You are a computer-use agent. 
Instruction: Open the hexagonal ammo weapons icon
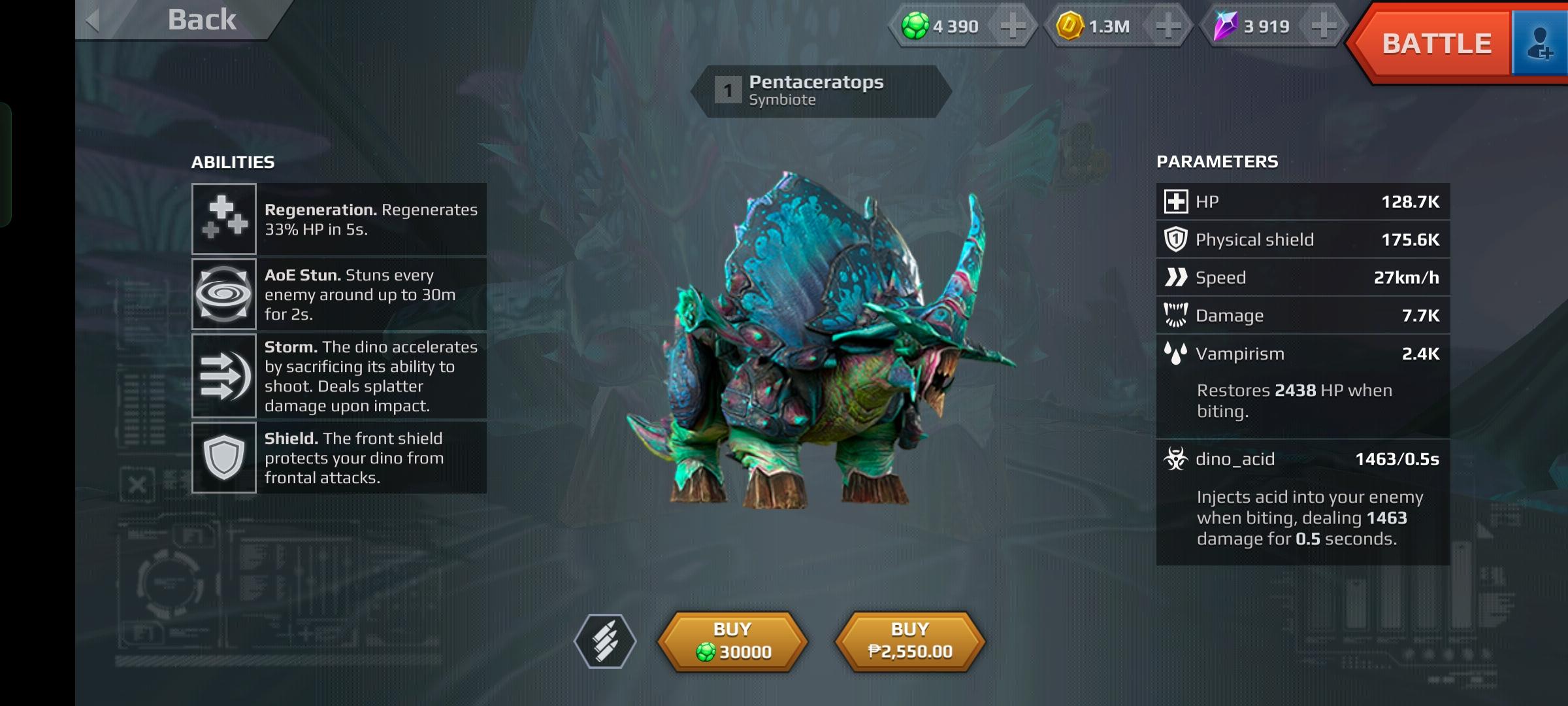click(x=605, y=641)
